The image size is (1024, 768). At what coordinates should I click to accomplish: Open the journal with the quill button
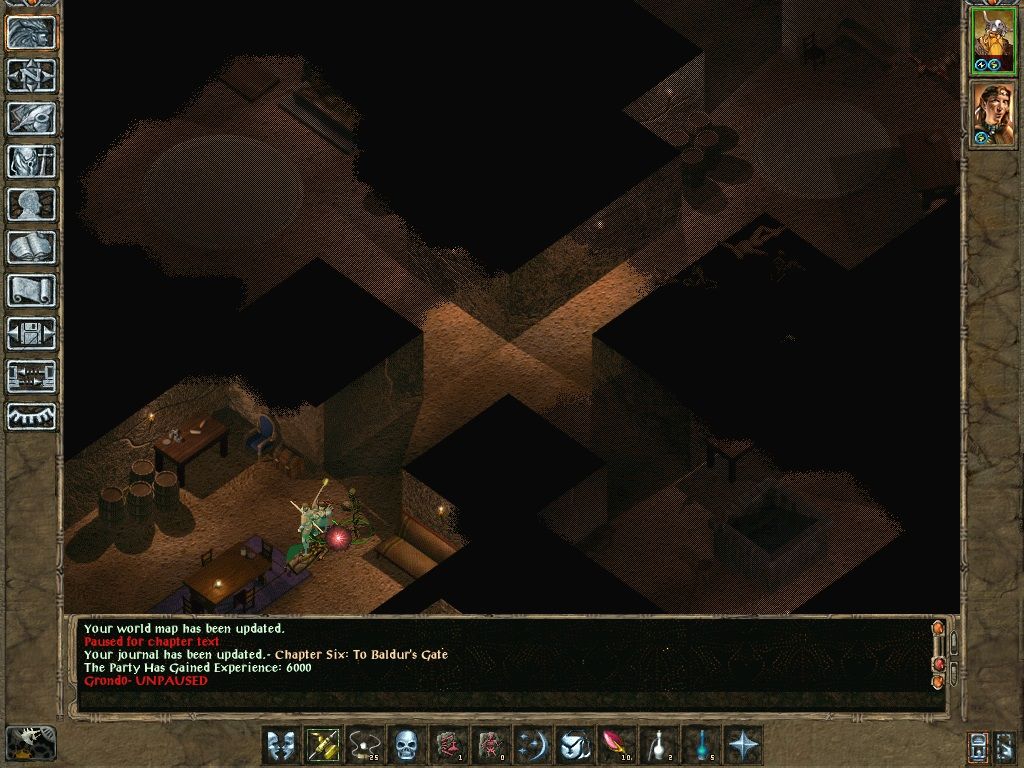pyautogui.click(x=32, y=118)
